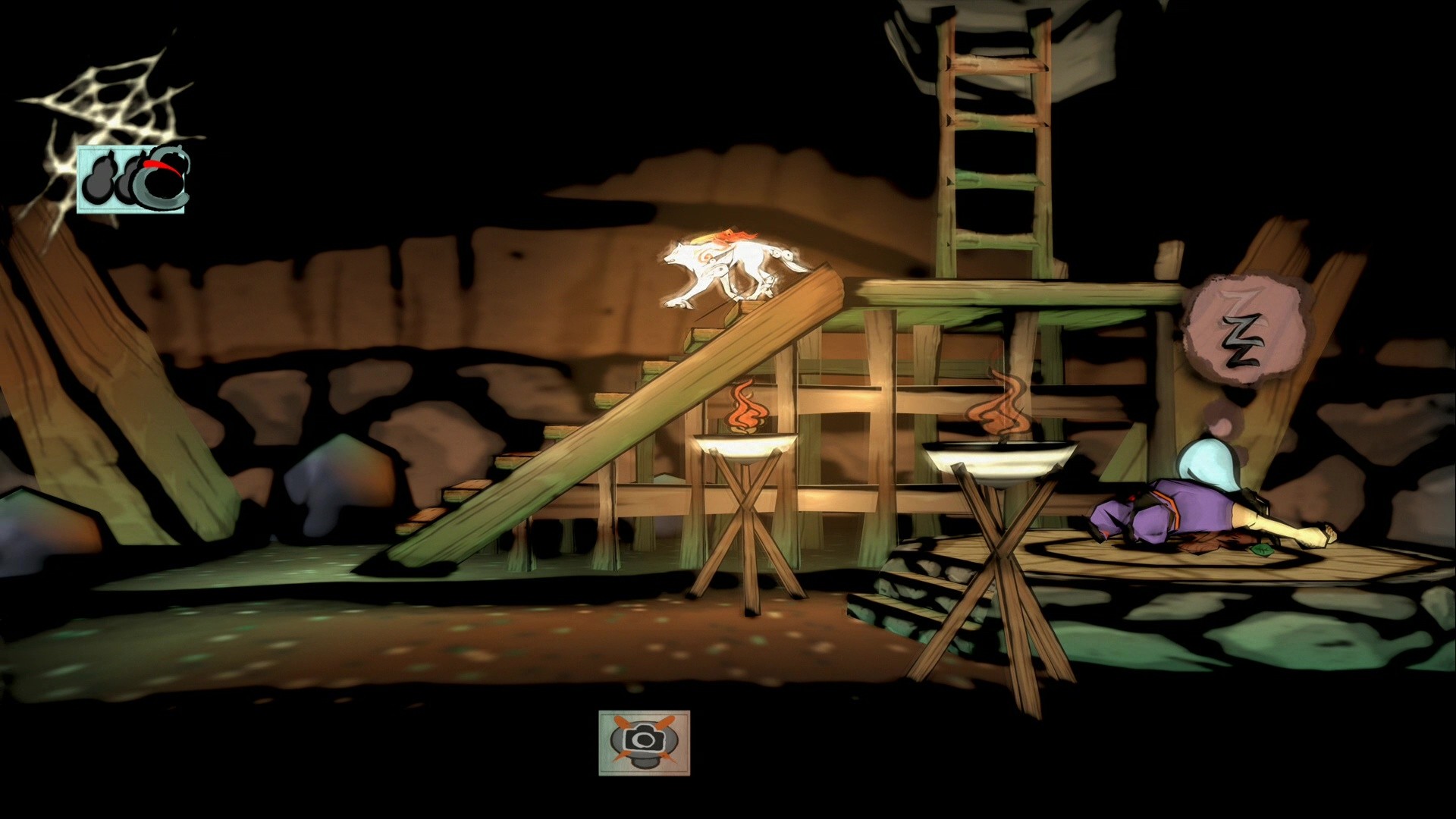Click the middle gourd icon
Screen dimensions: 1456x819
127,178
